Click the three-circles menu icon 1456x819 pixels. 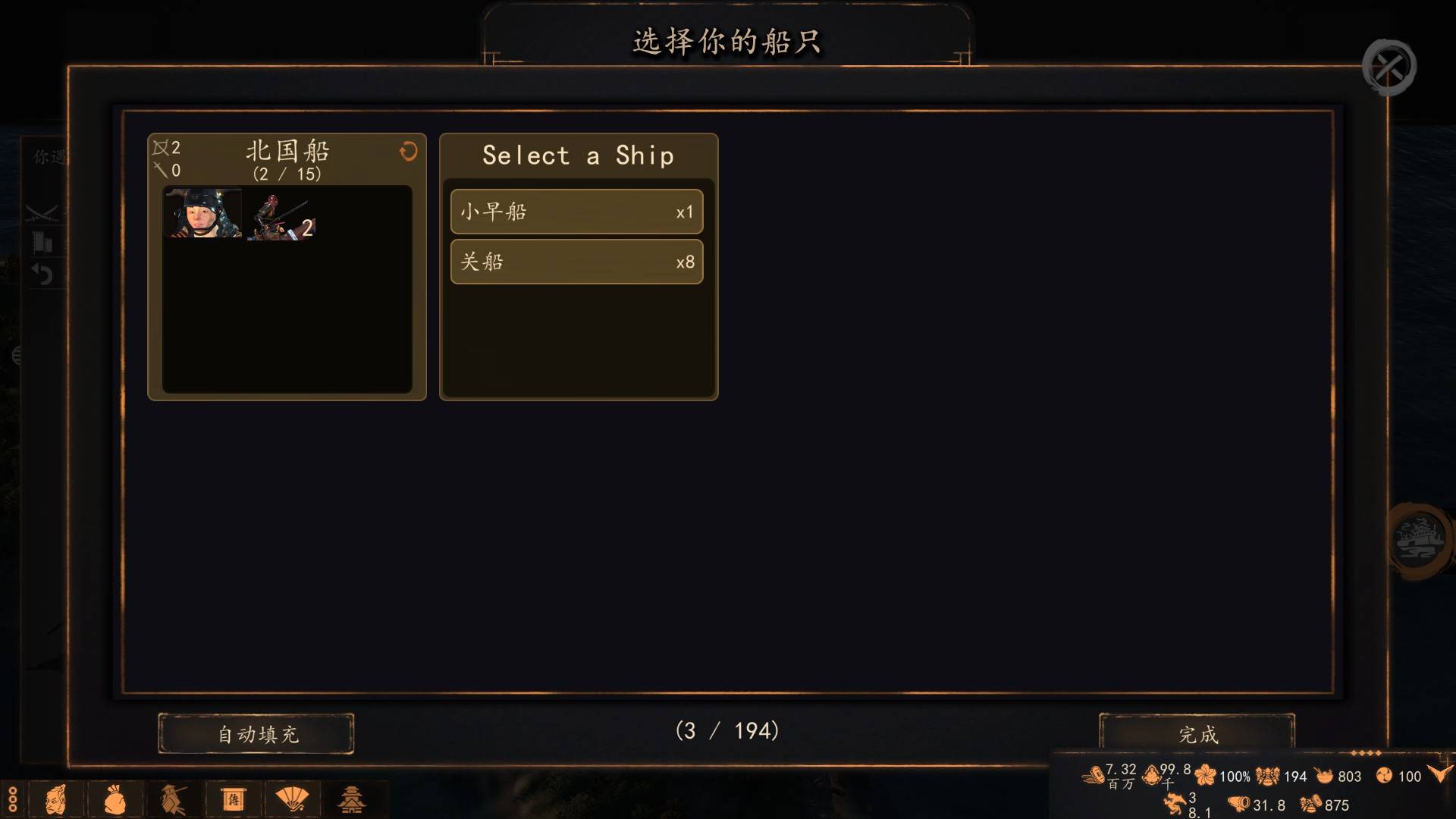[x=12, y=800]
